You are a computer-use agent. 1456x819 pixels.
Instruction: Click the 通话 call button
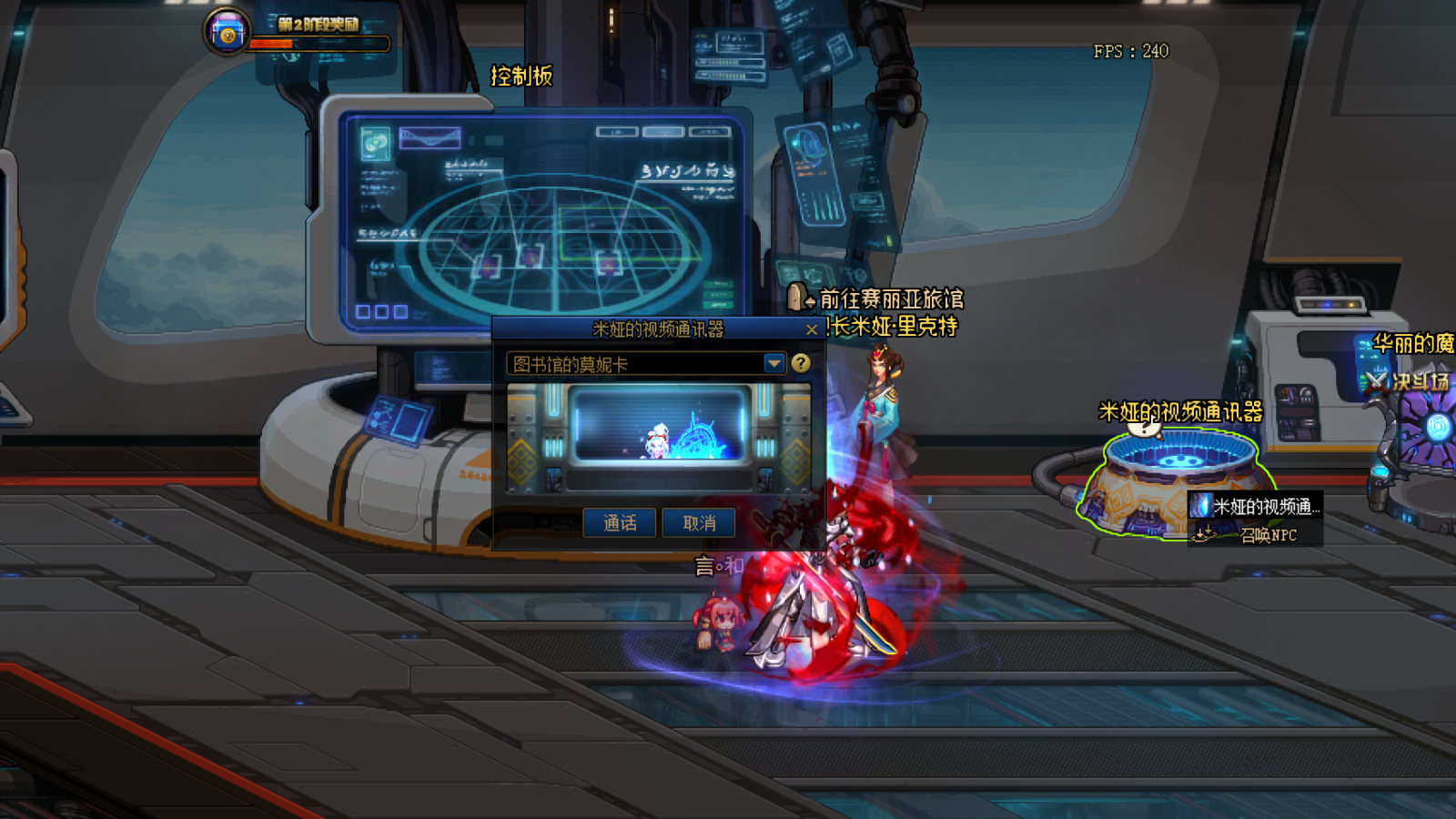pos(619,522)
